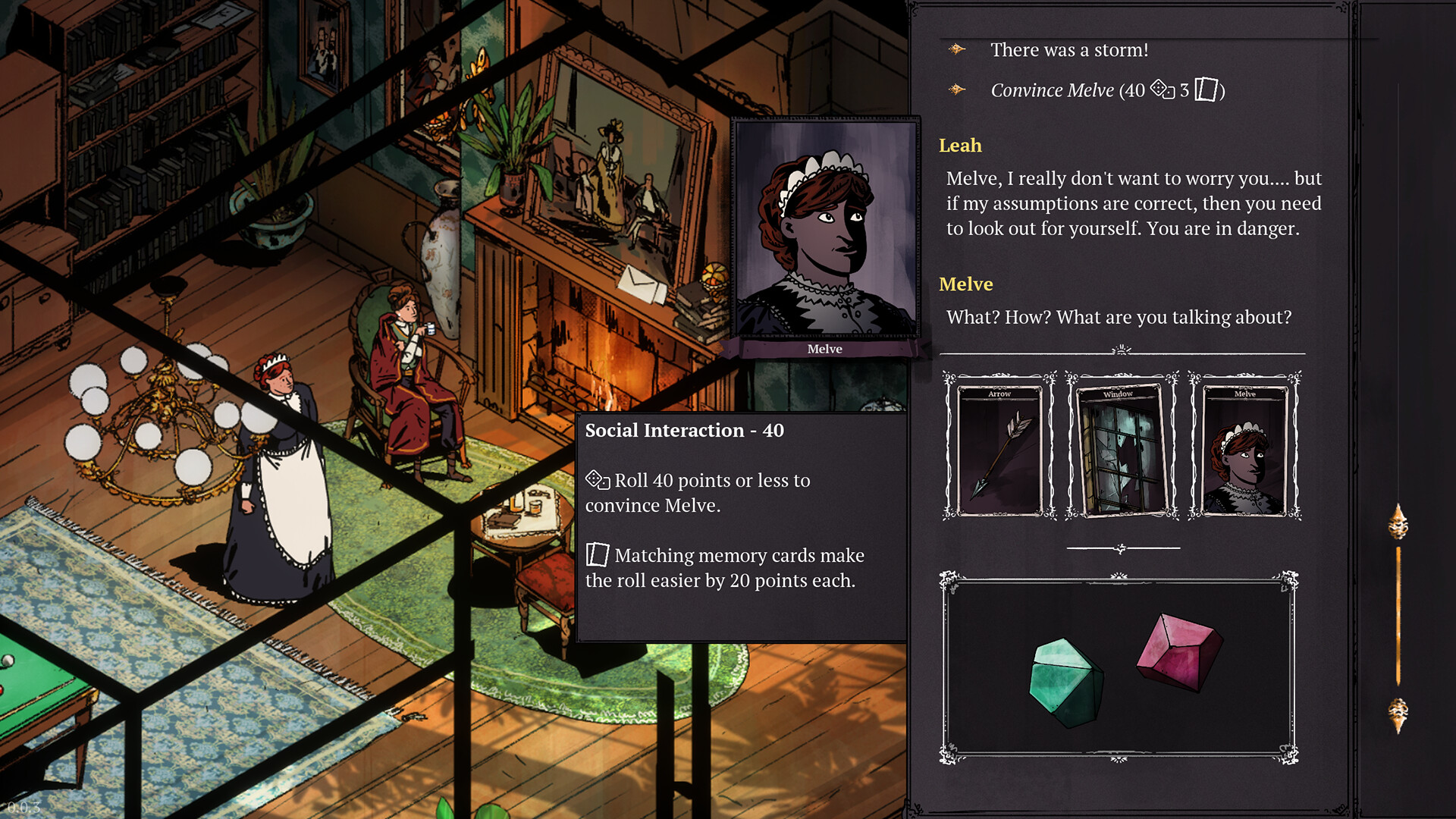Select the Window memory card

tap(1119, 451)
